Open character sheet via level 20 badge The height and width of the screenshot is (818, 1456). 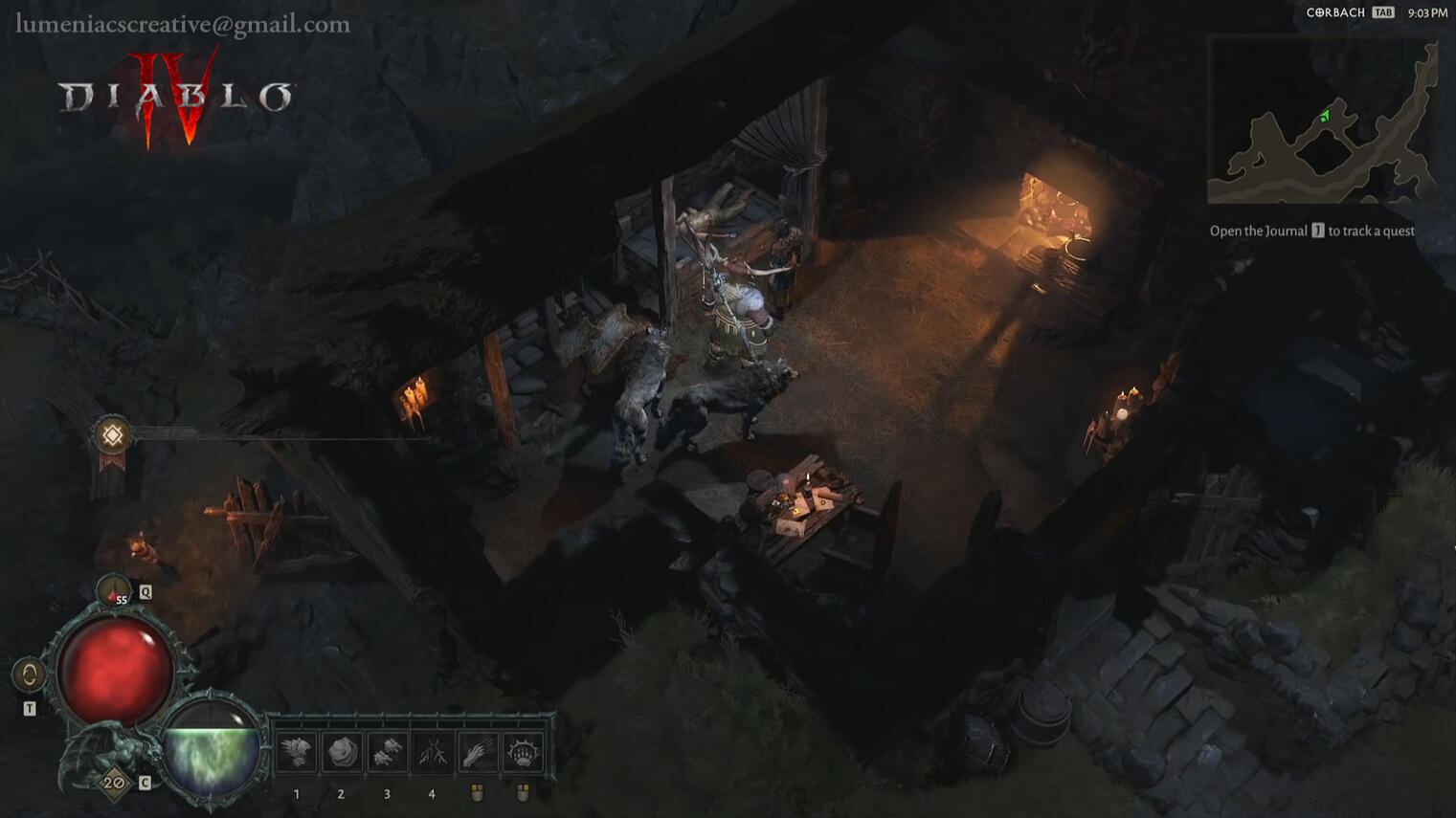pyautogui.click(x=114, y=784)
